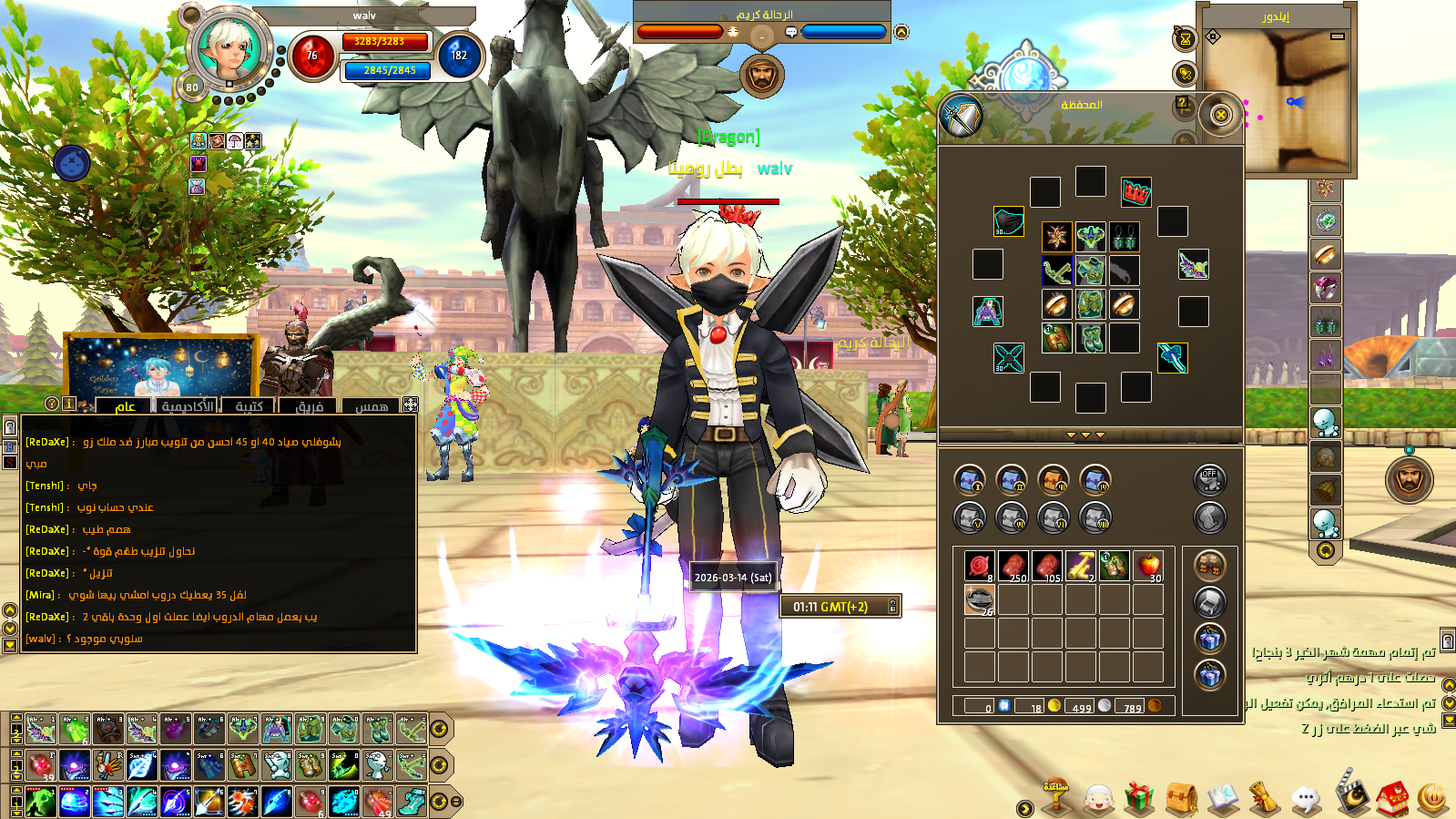
Task: Open the orange bag page III
Action: coord(1053,479)
